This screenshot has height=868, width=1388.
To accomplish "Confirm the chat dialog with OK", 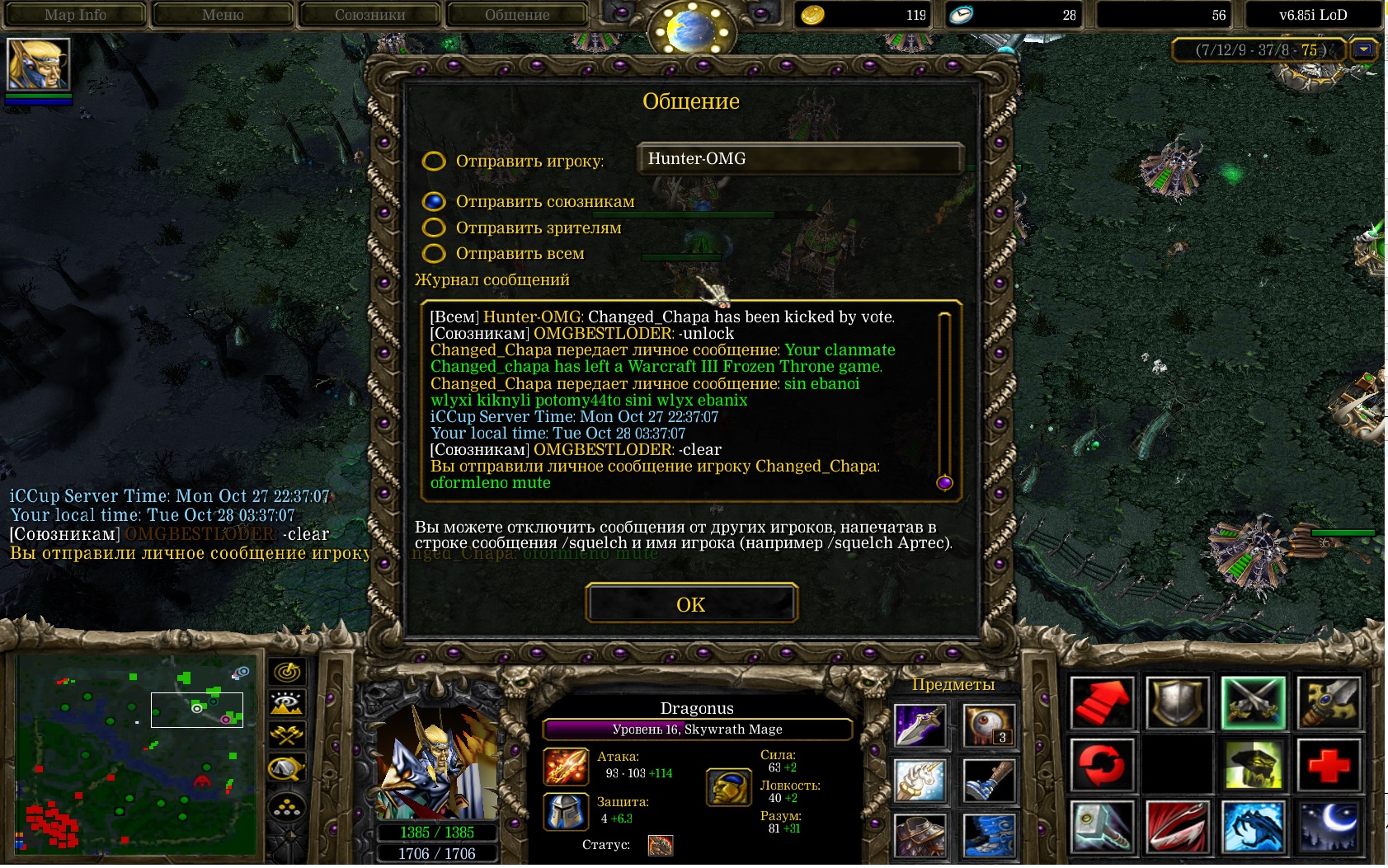I will [x=691, y=604].
